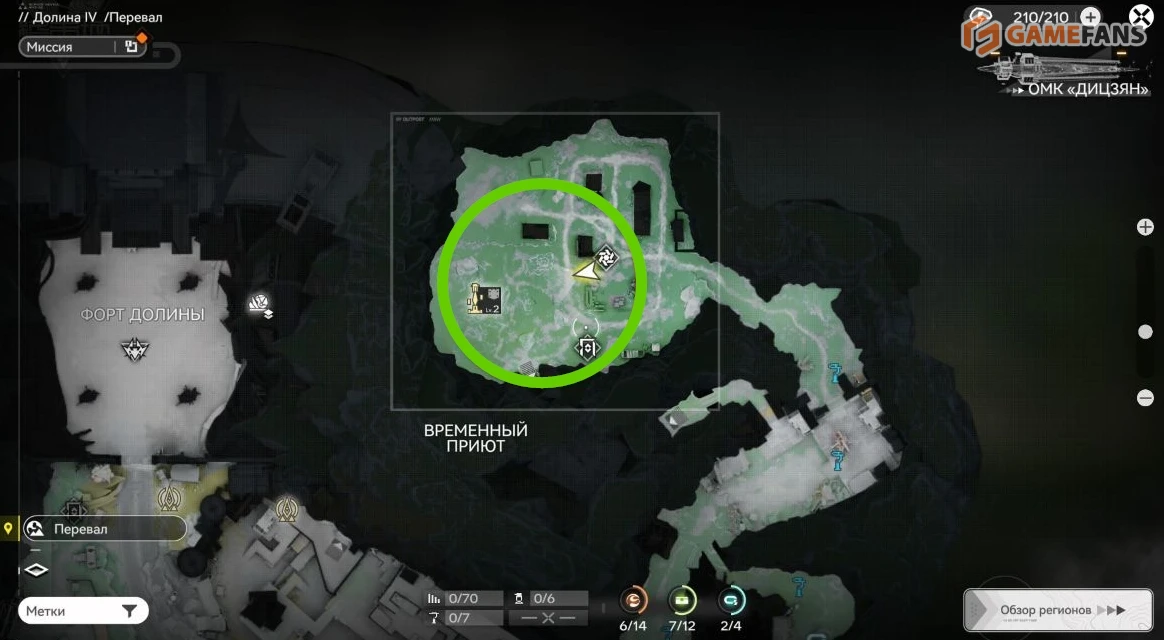1164x640 pixels.
Task: Select the yellow building marker inside green circle
Action: (x=487, y=297)
